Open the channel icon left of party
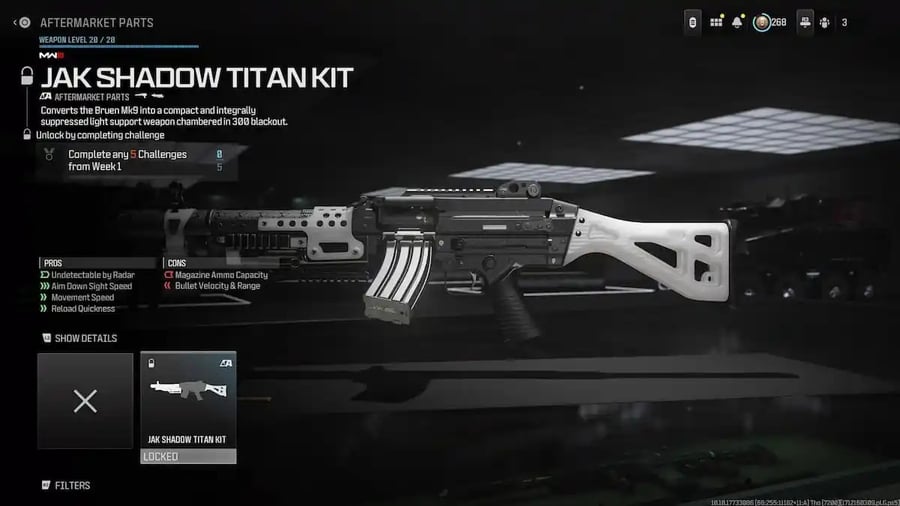 [x=804, y=21]
